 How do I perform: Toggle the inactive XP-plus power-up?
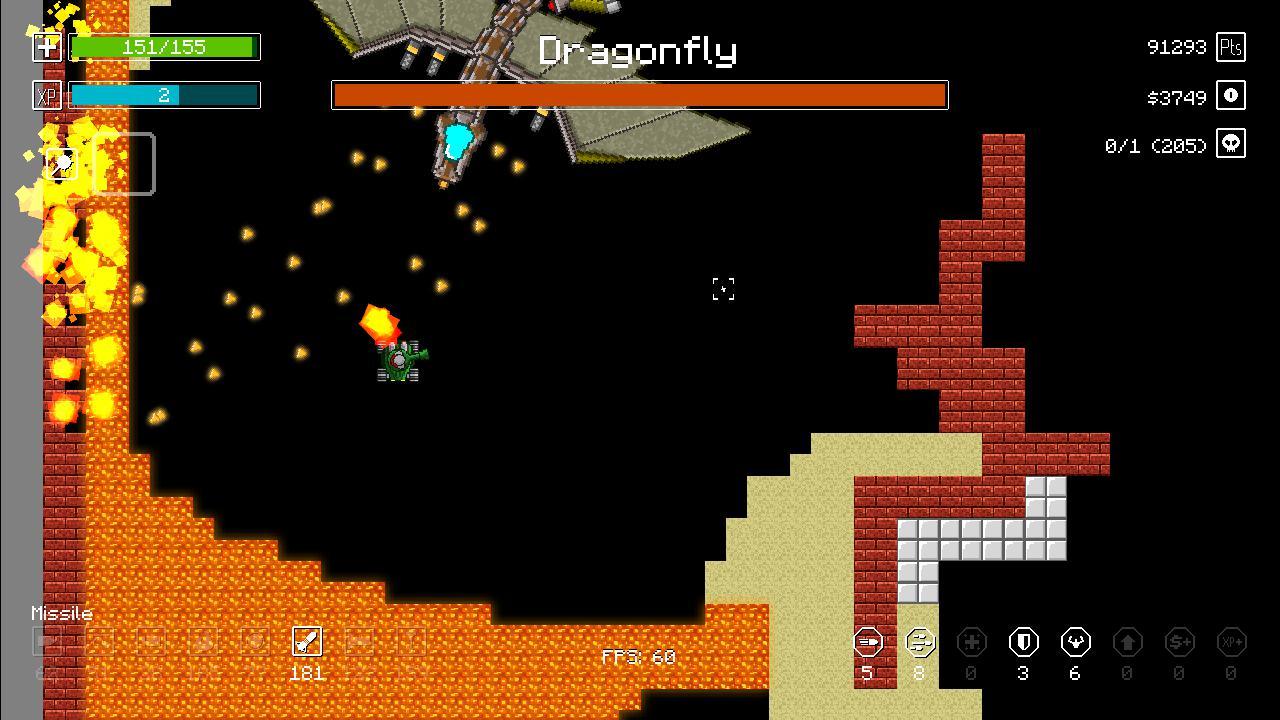tap(1232, 641)
